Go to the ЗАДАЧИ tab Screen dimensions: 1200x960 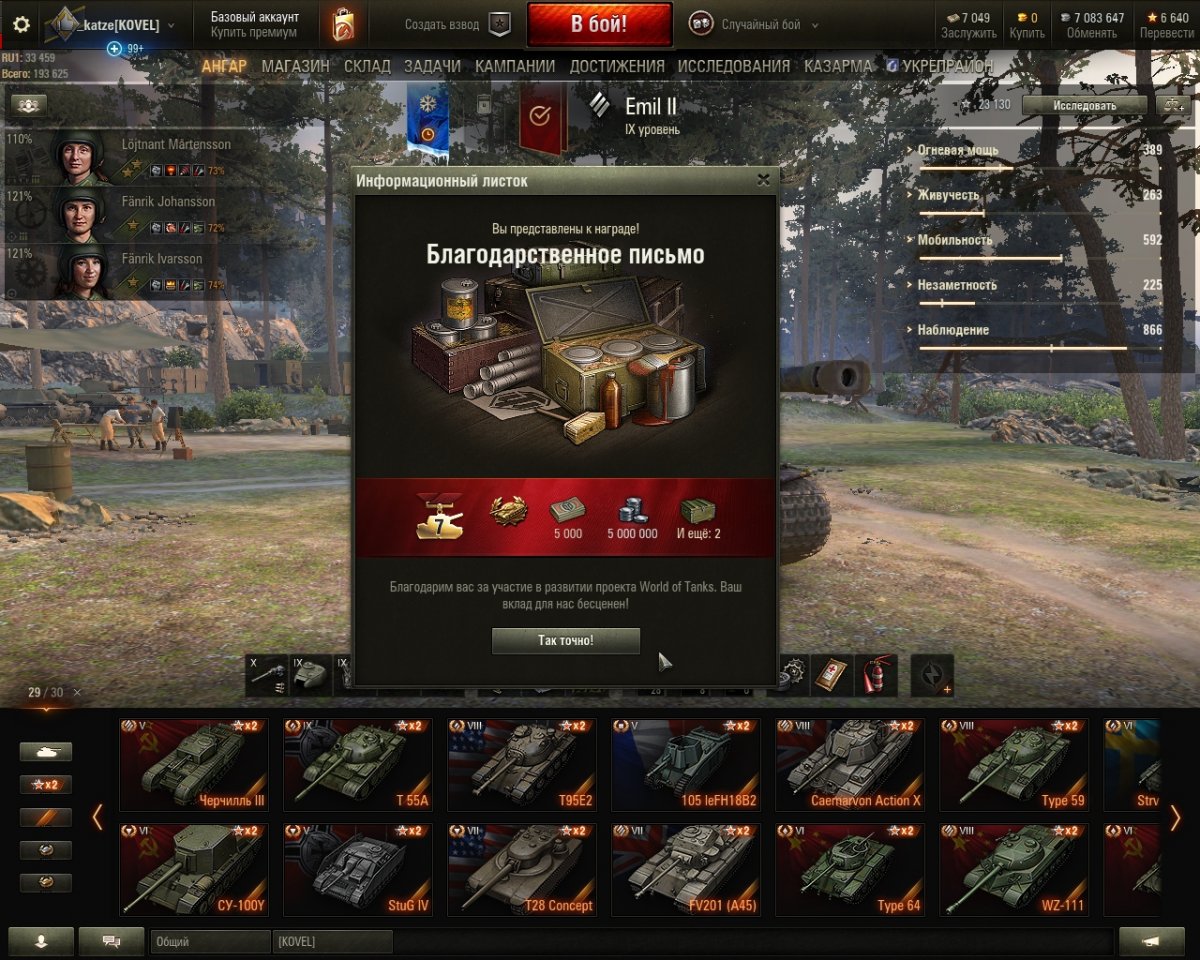click(x=432, y=66)
